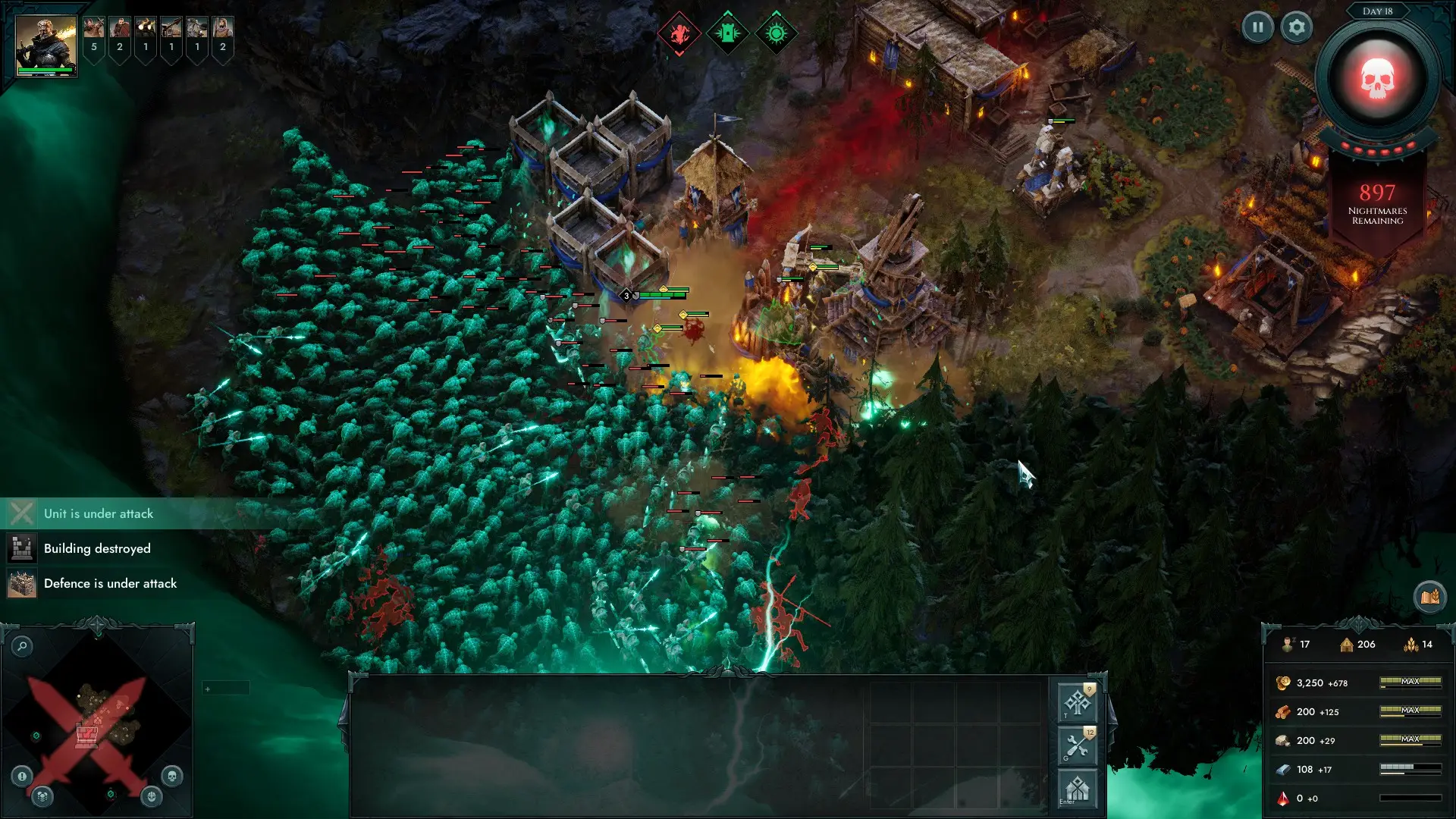Toggle alert notifications with the exclamation minimap button
The height and width of the screenshot is (819, 1456).
click(x=21, y=775)
